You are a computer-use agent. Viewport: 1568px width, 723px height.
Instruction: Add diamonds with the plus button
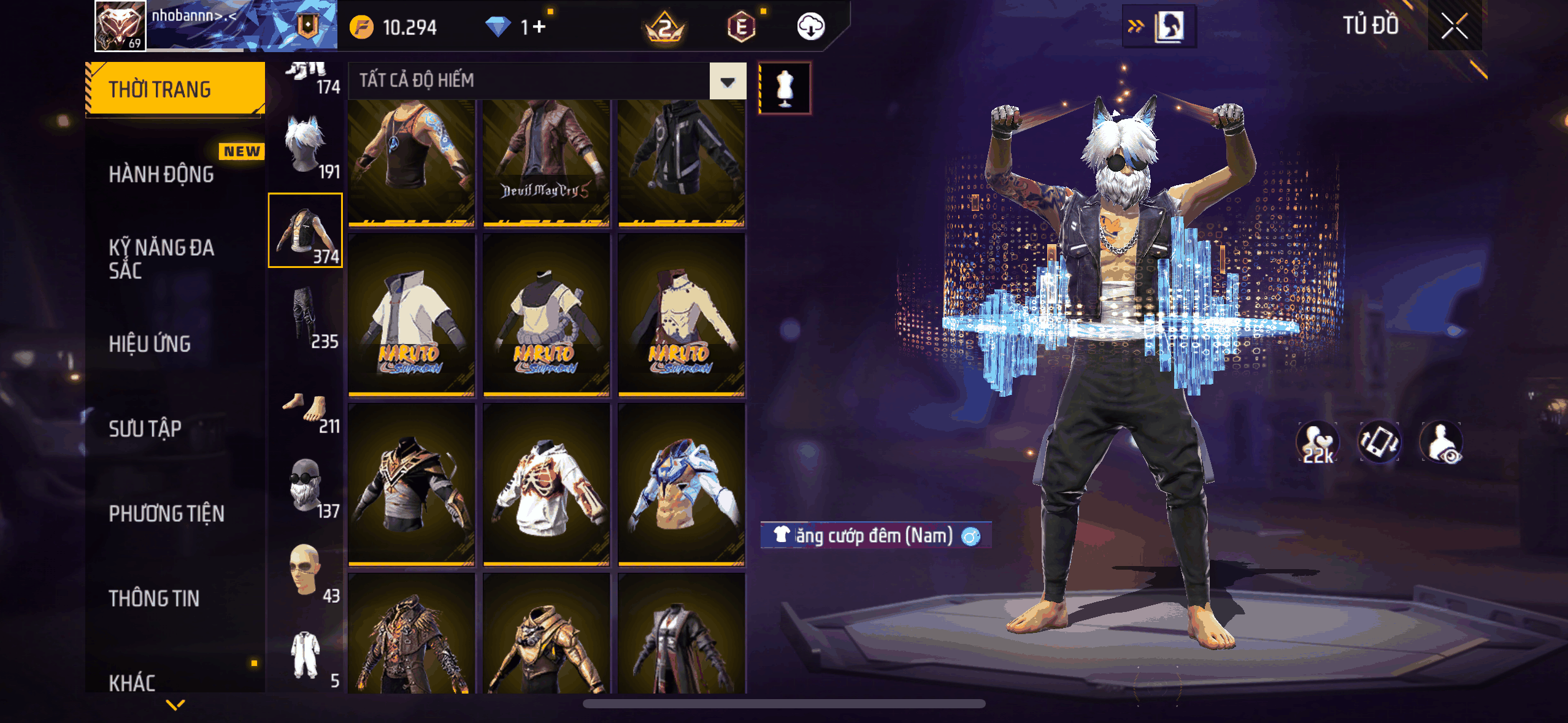(x=539, y=27)
